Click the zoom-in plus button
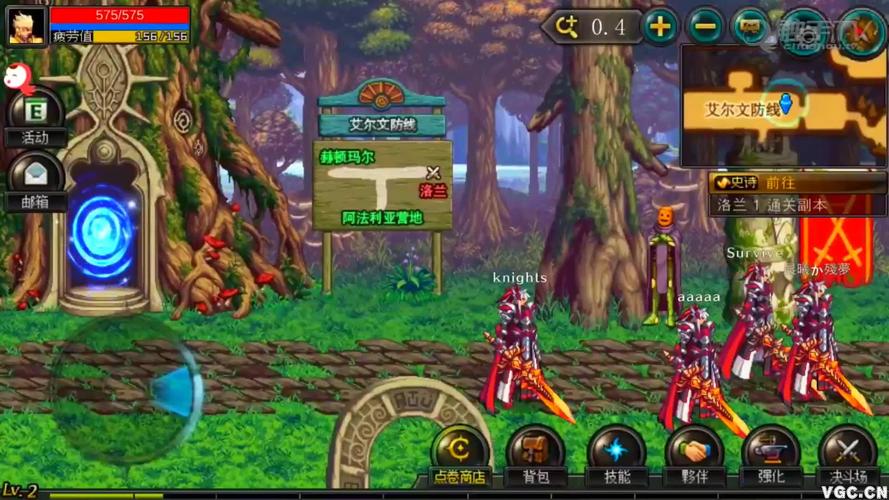The height and width of the screenshot is (500, 889). 660,27
